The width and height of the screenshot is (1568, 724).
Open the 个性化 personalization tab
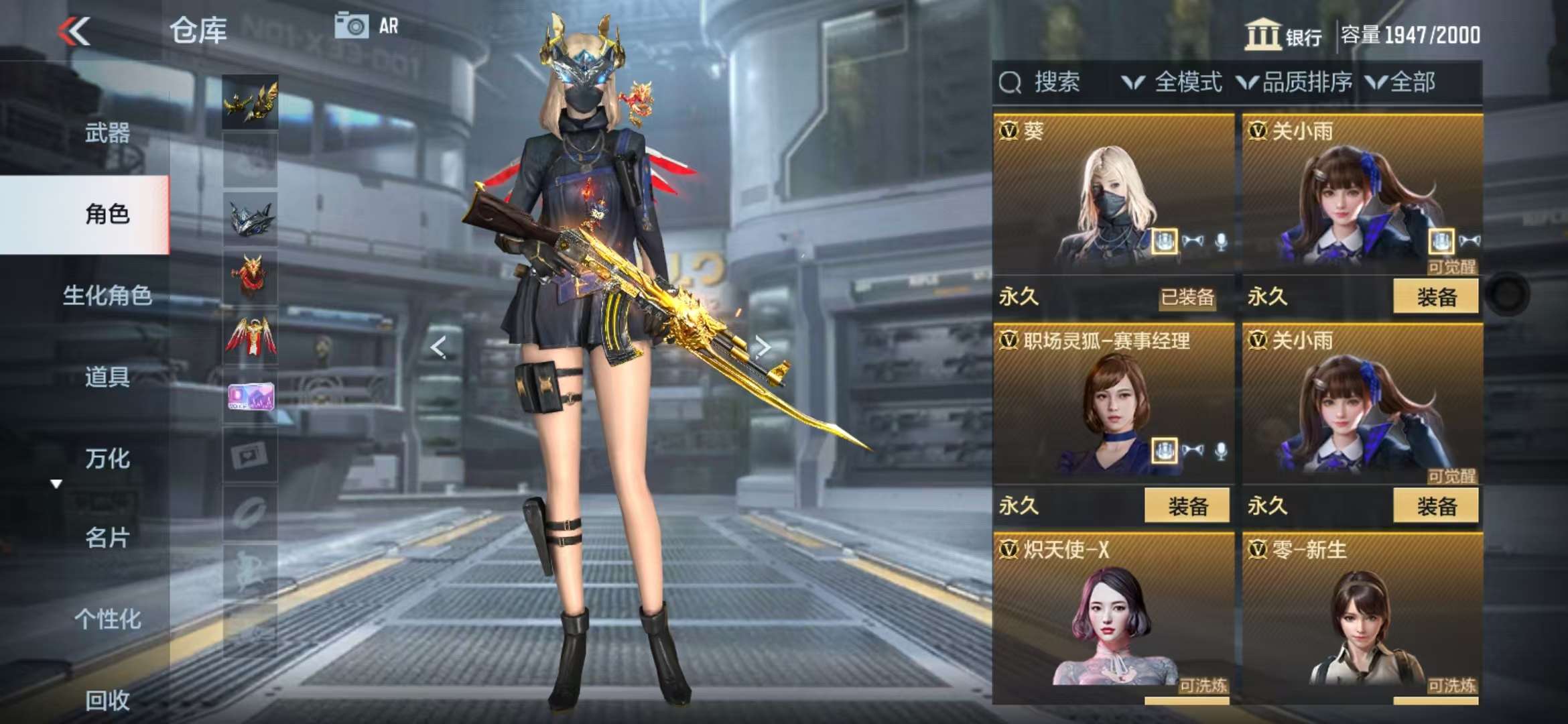(107, 619)
